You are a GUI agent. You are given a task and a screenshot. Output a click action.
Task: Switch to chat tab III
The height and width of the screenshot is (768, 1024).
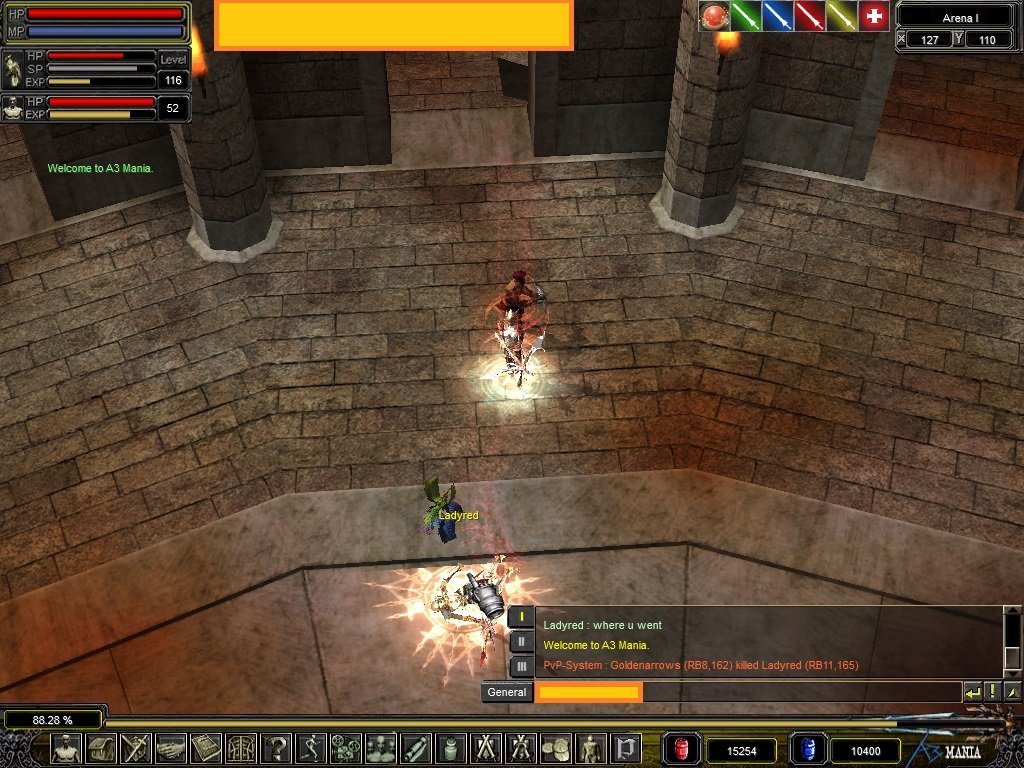click(x=522, y=666)
